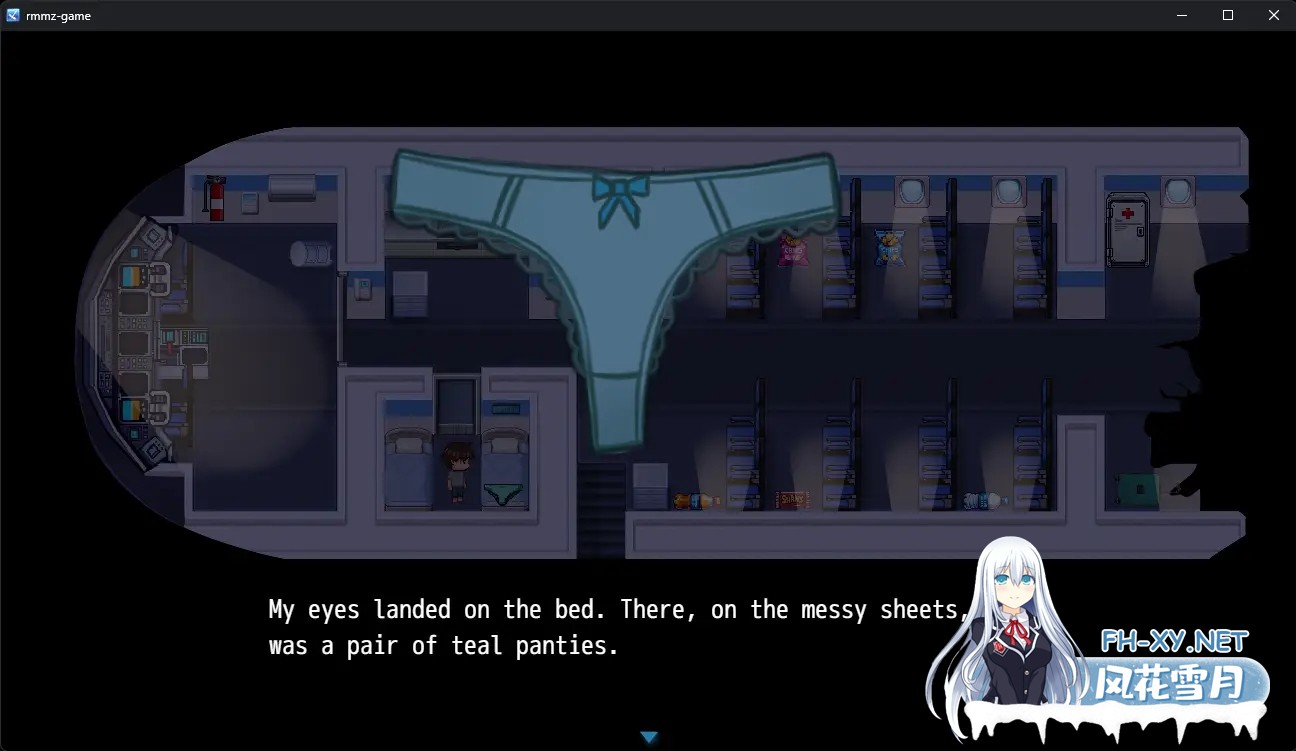Click the rmmz-game icon in the title bar

tap(14, 14)
